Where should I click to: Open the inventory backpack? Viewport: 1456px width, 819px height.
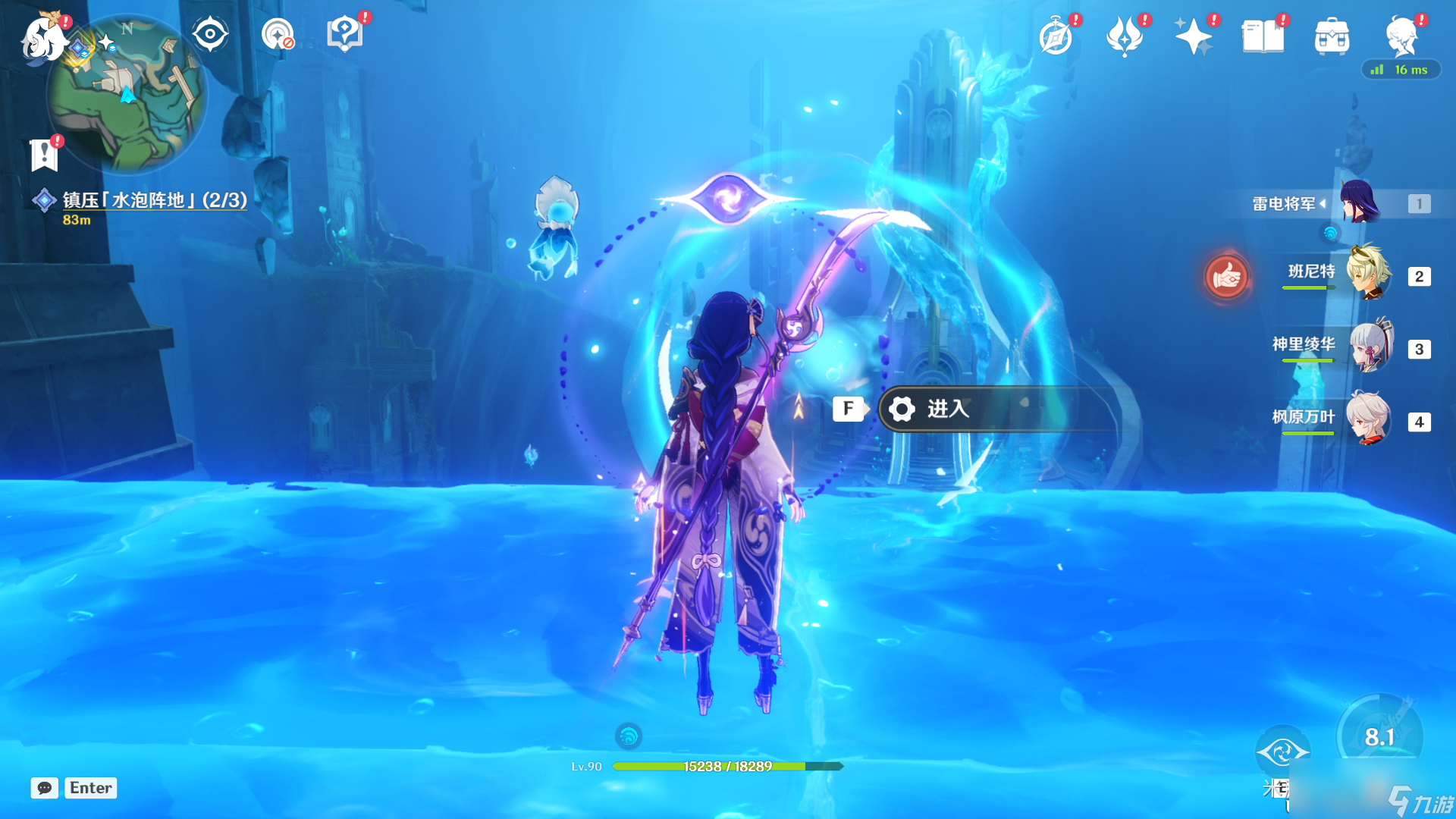click(x=1332, y=36)
